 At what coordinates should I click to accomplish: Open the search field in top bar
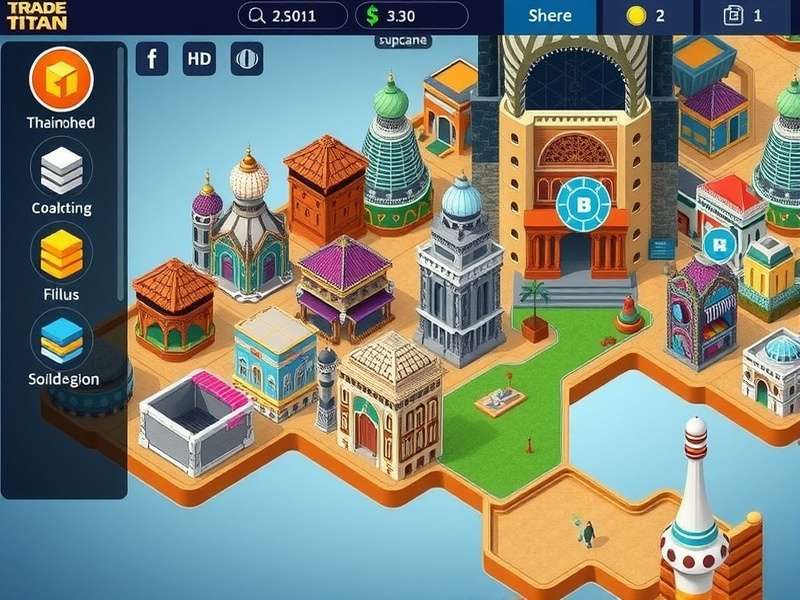coord(292,15)
